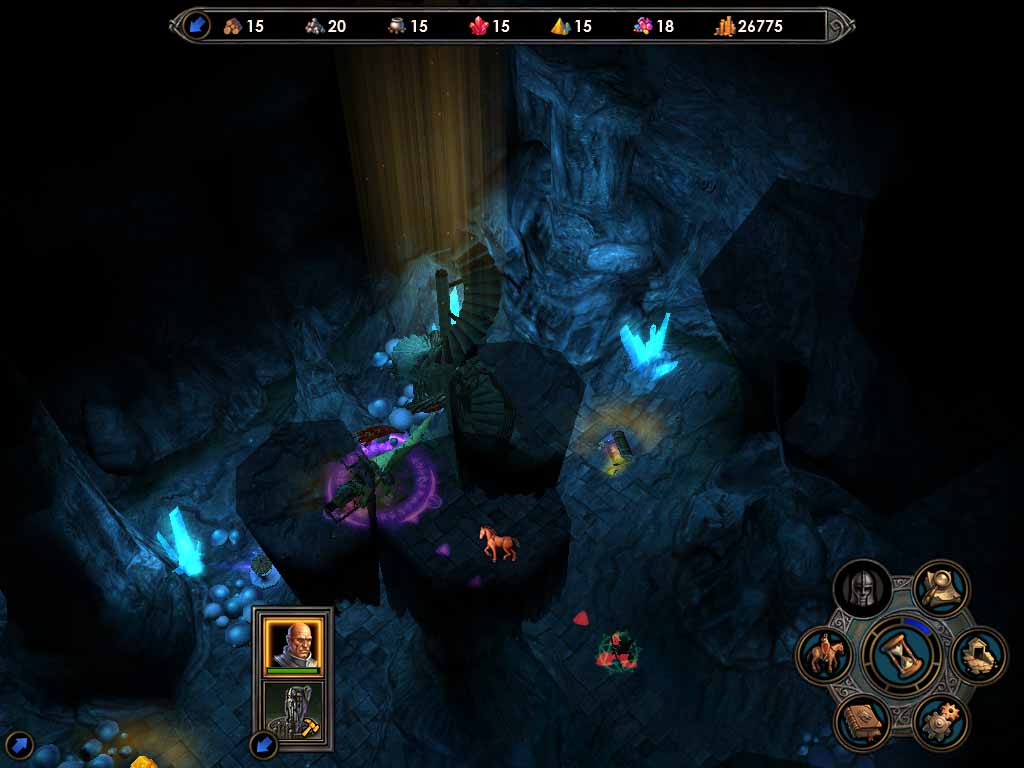Open the spellbook
The image size is (1024, 768).
pyautogui.click(x=861, y=722)
